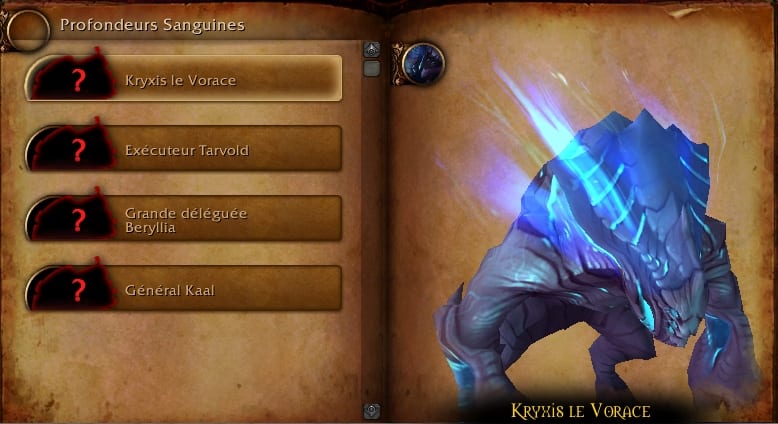778x424 pixels.
Task: Click the scroll-up arrow of the boss list
Action: [x=371, y=49]
